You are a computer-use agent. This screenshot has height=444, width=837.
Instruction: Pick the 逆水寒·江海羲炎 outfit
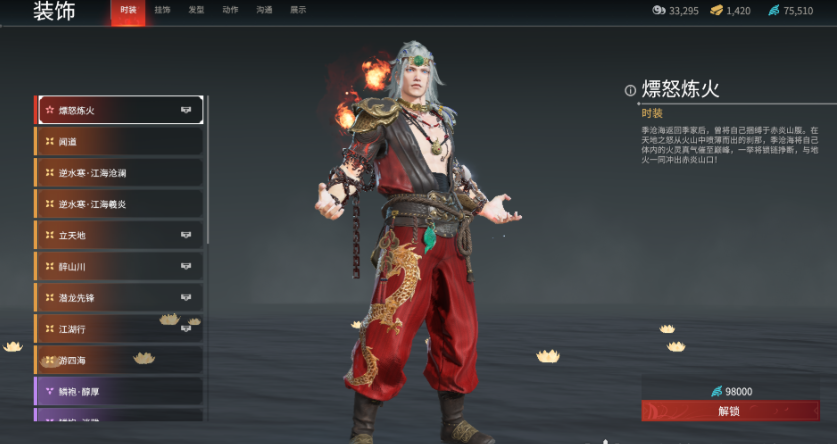point(120,204)
